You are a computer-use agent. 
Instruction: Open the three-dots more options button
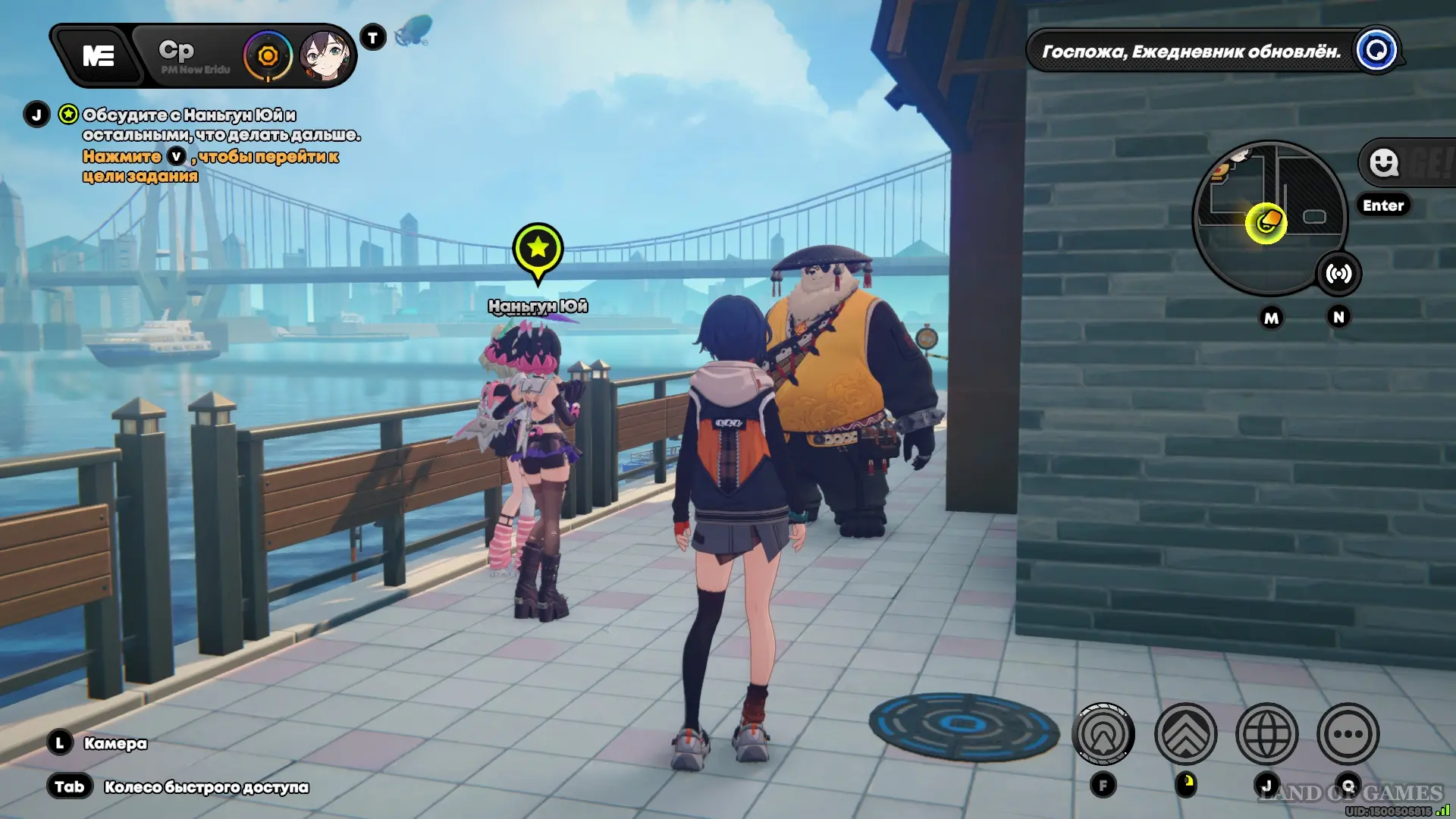click(x=1348, y=734)
